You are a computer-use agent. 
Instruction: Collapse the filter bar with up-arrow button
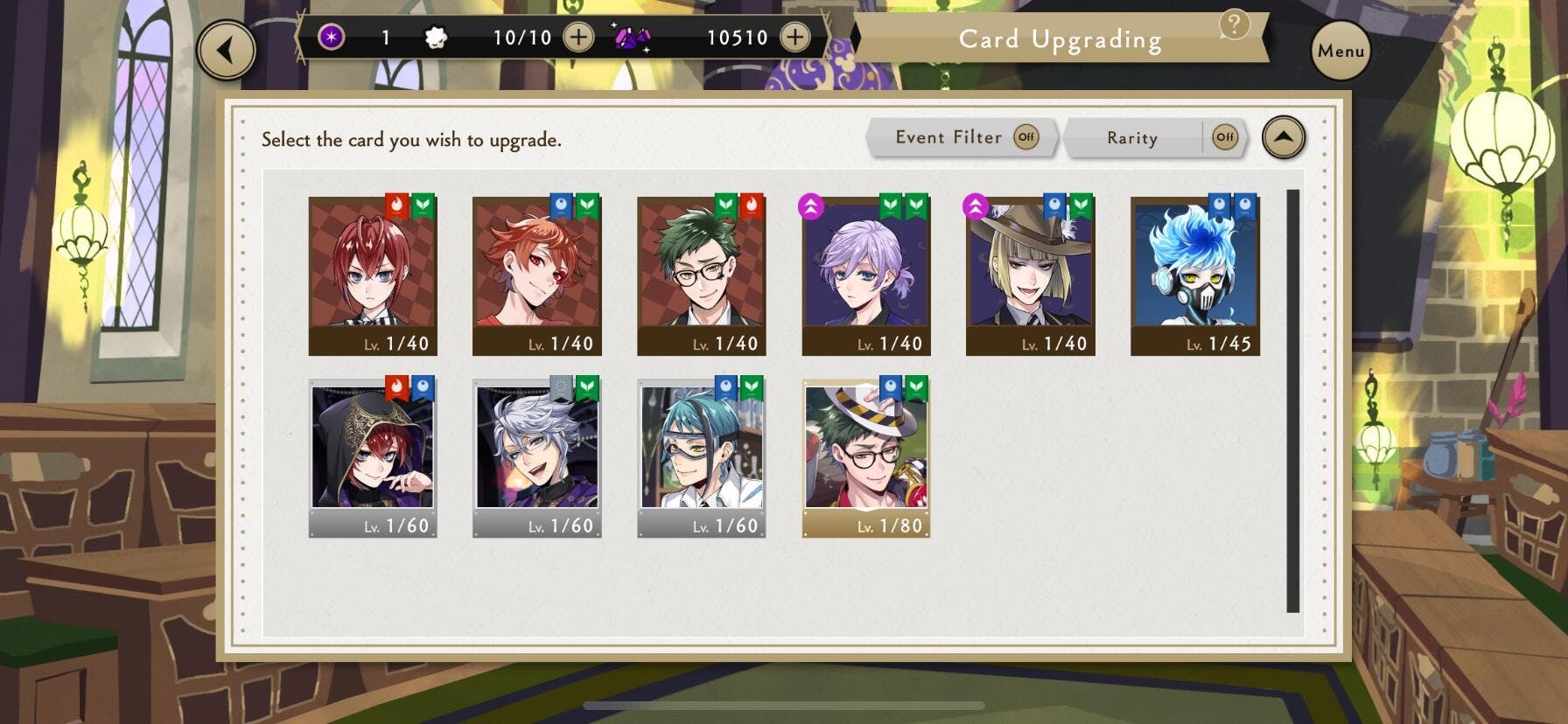(1283, 137)
